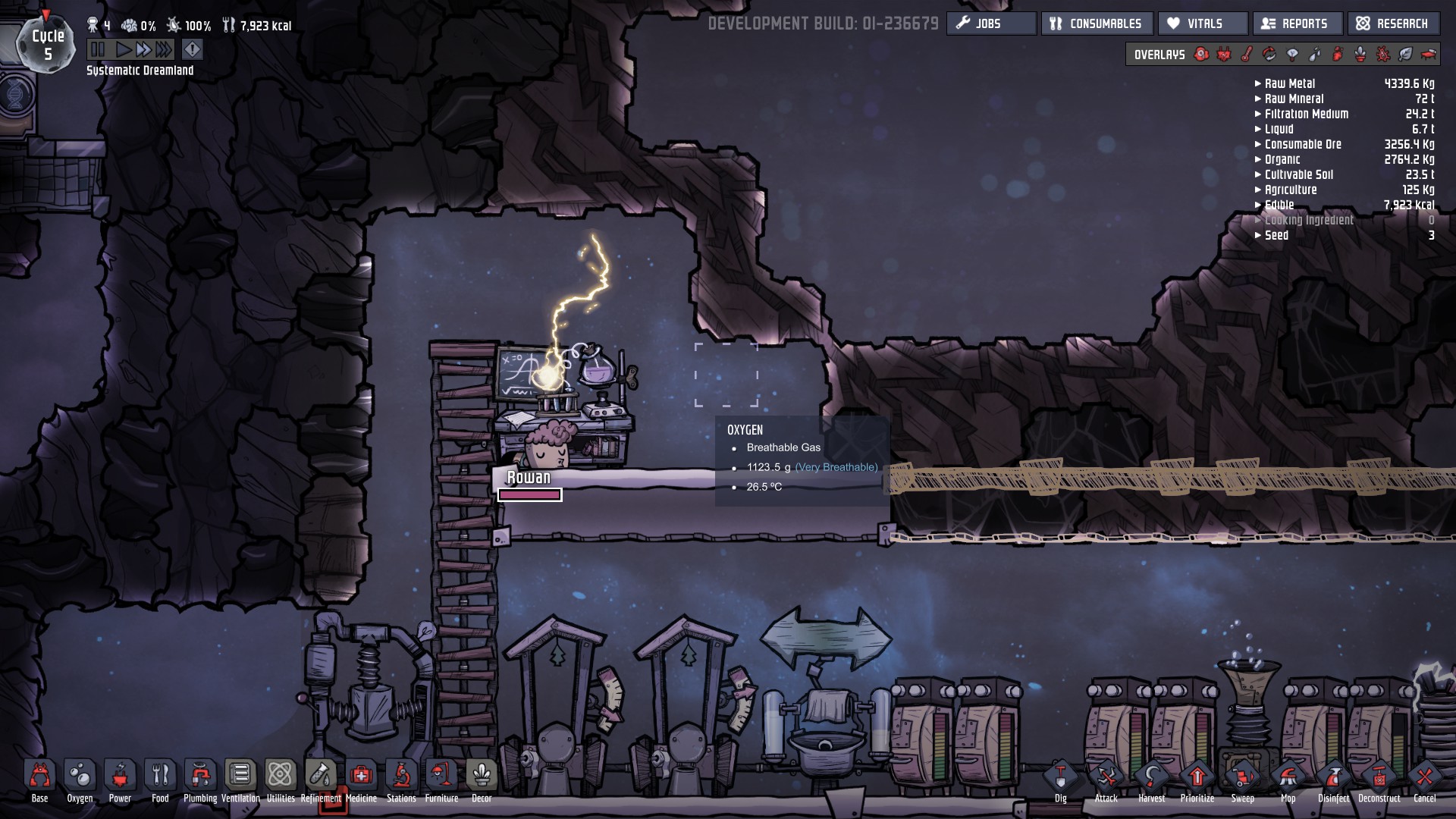Open the Furniture build menu
Image resolution: width=1456 pixels, height=819 pixels.
coord(441,777)
